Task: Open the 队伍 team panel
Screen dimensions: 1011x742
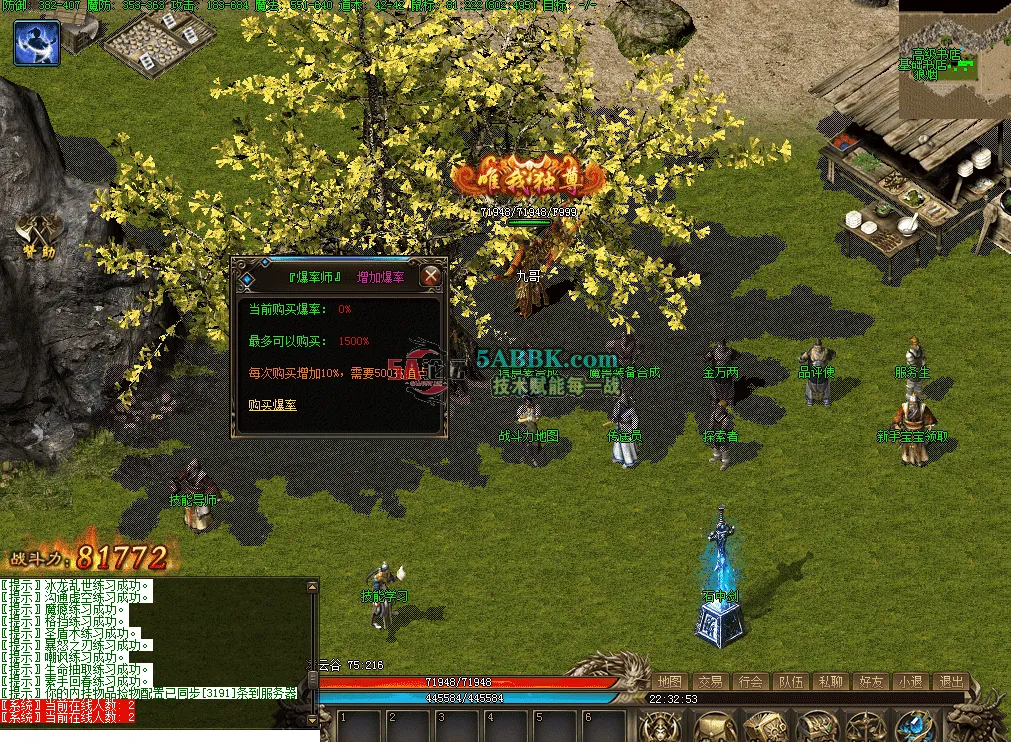Action: point(791,681)
